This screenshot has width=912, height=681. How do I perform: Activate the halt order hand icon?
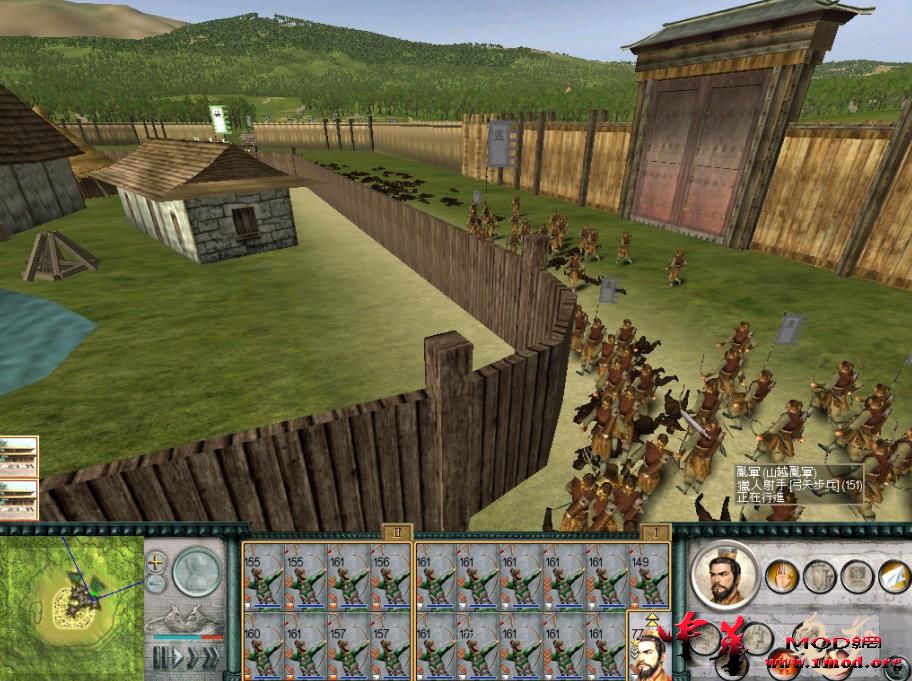[782, 576]
